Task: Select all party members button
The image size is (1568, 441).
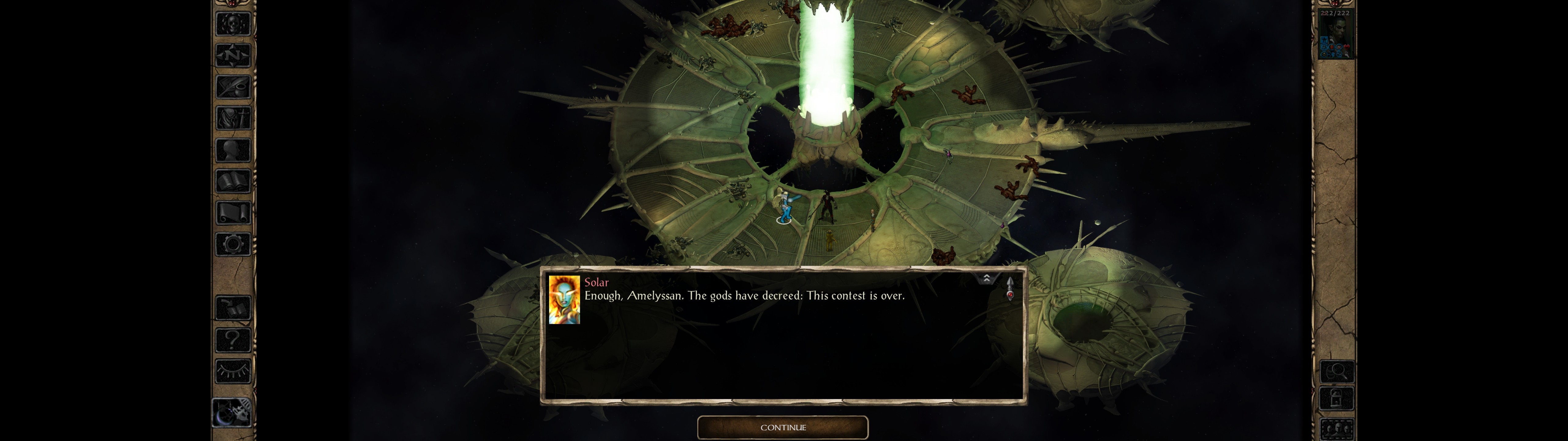Action: coord(1336,429)
